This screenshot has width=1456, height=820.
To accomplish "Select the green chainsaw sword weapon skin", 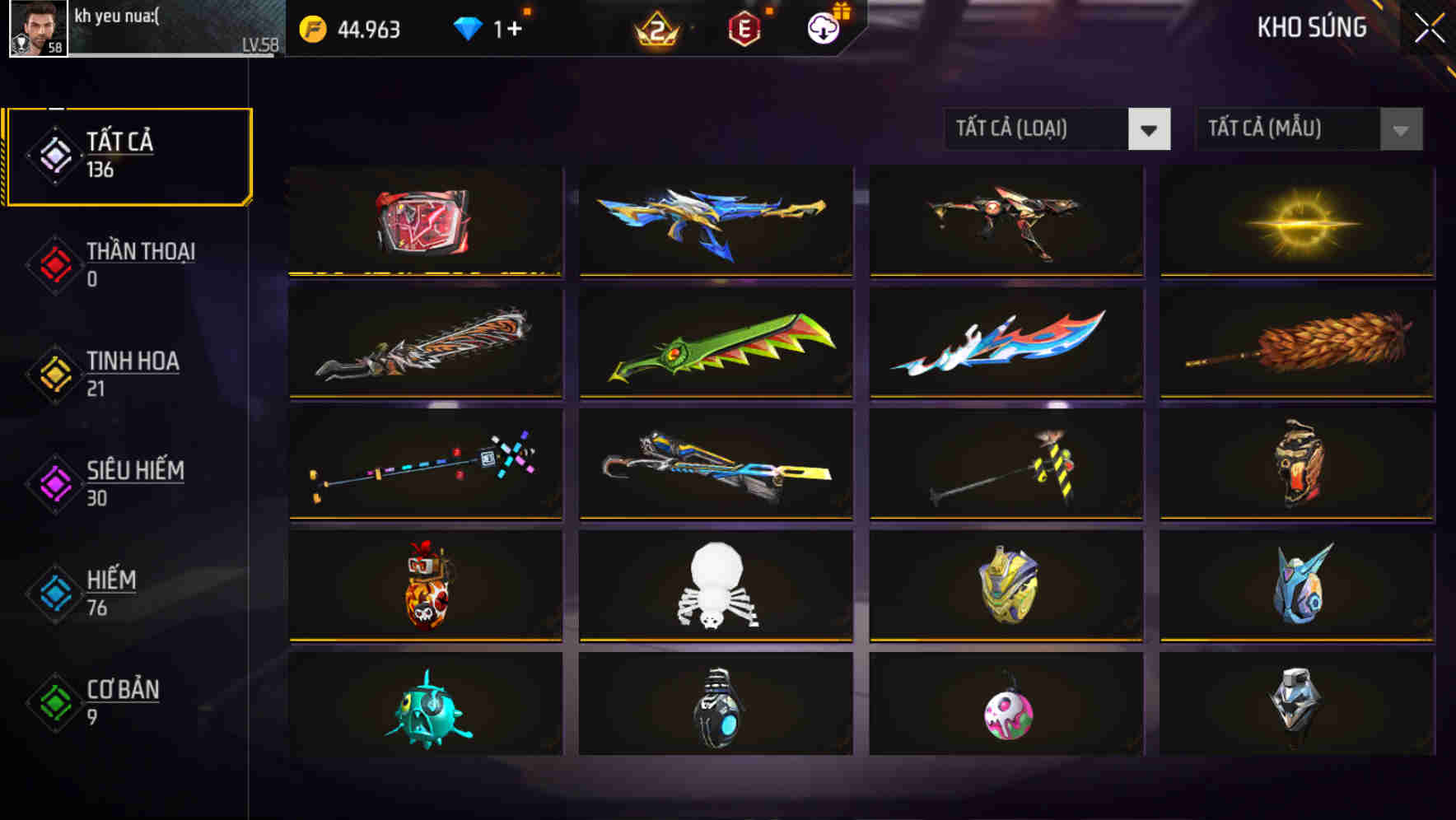I will tap(715, 344).
